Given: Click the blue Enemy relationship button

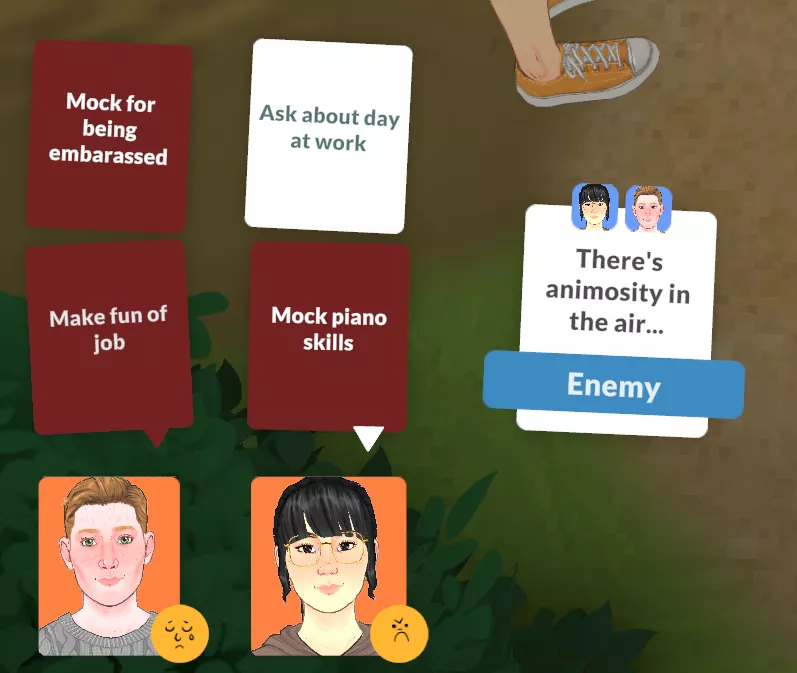Looking at the screenshot, I should pyautogui.click(x=613, y=385).
